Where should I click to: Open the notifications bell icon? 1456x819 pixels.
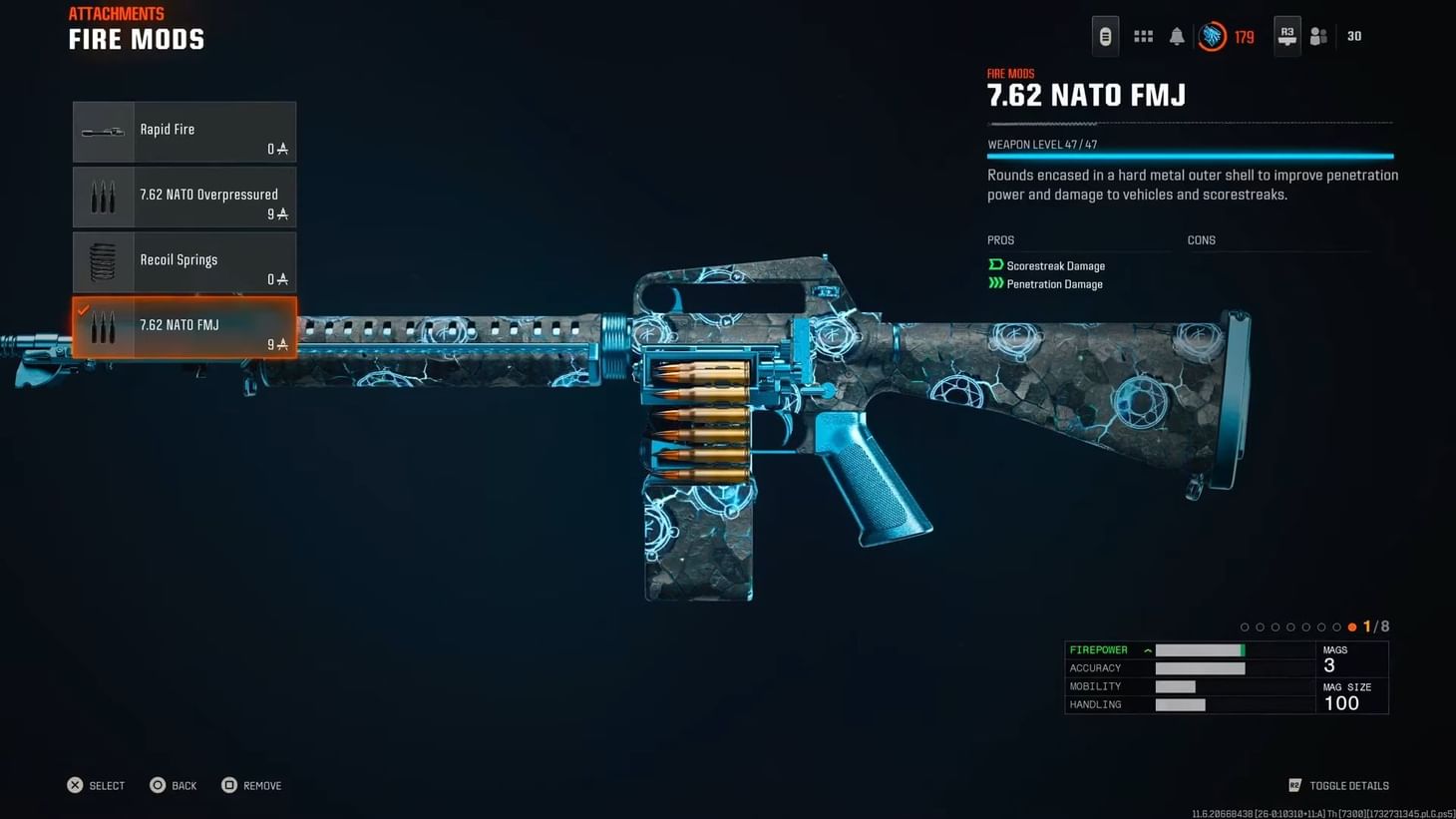pyautogui.click(x=1177, y=35)
